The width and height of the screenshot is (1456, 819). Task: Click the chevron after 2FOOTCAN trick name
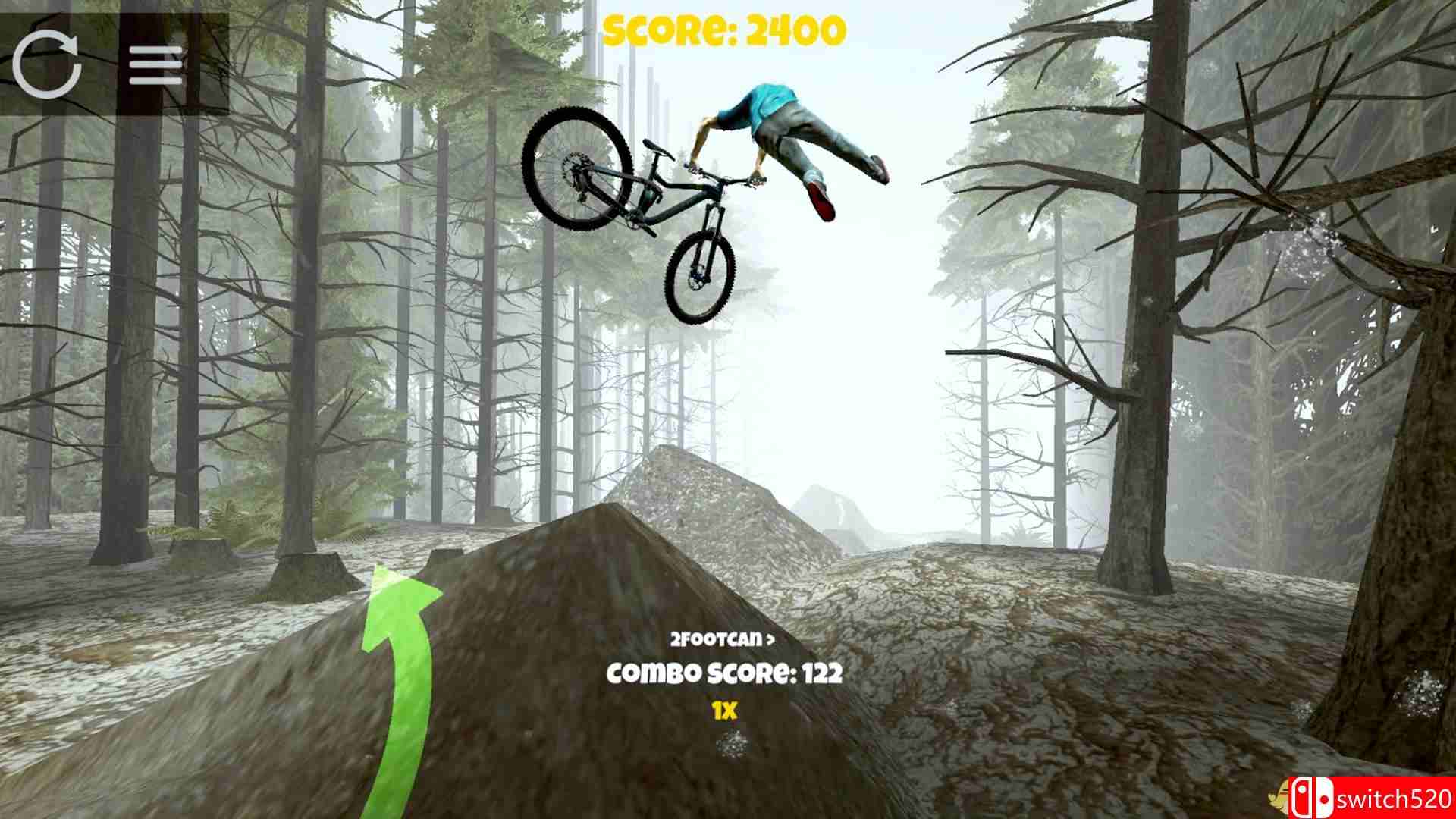click(x=770, y=641)
